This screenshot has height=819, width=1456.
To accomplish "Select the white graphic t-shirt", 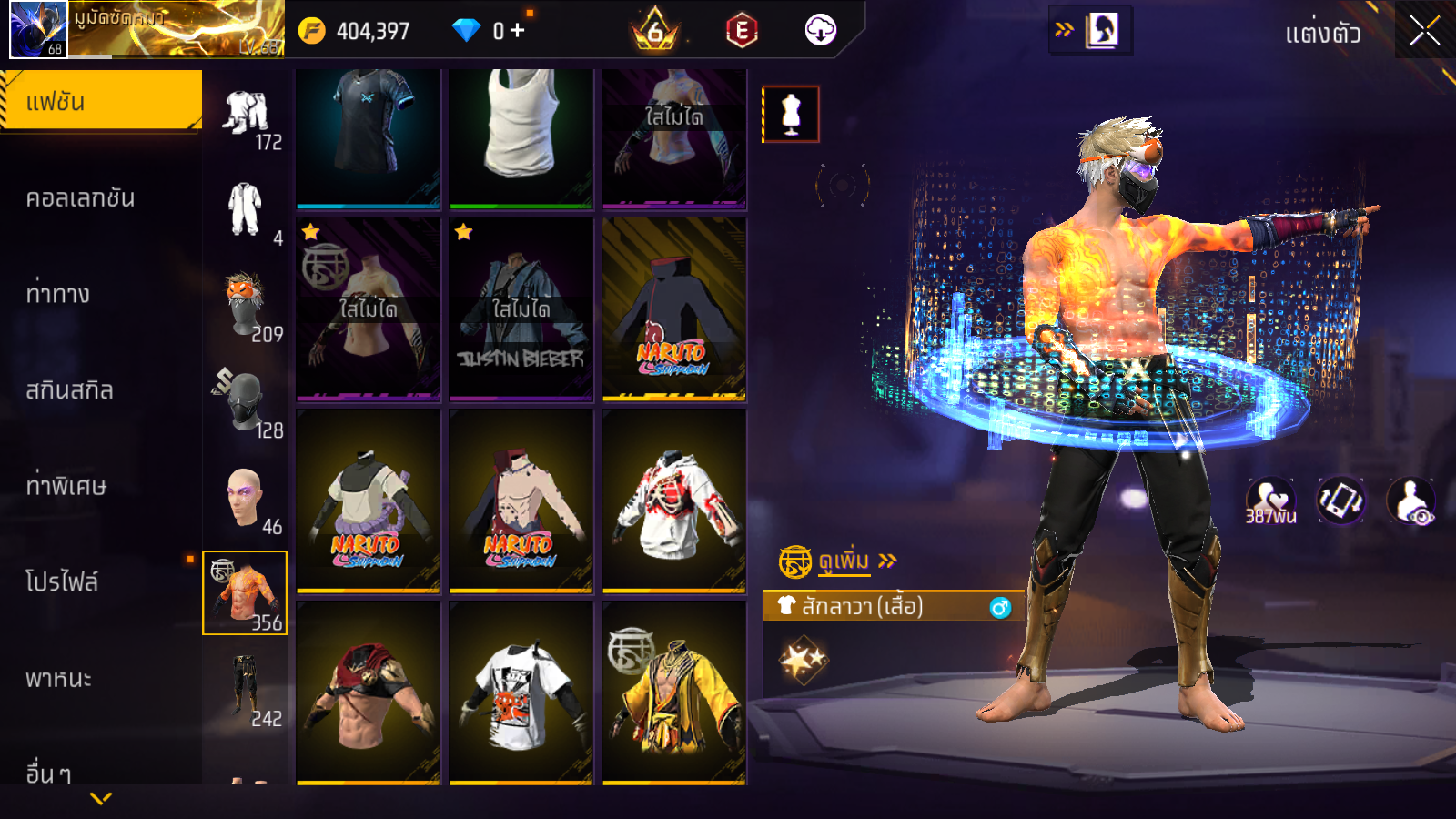I will (521, 693).
